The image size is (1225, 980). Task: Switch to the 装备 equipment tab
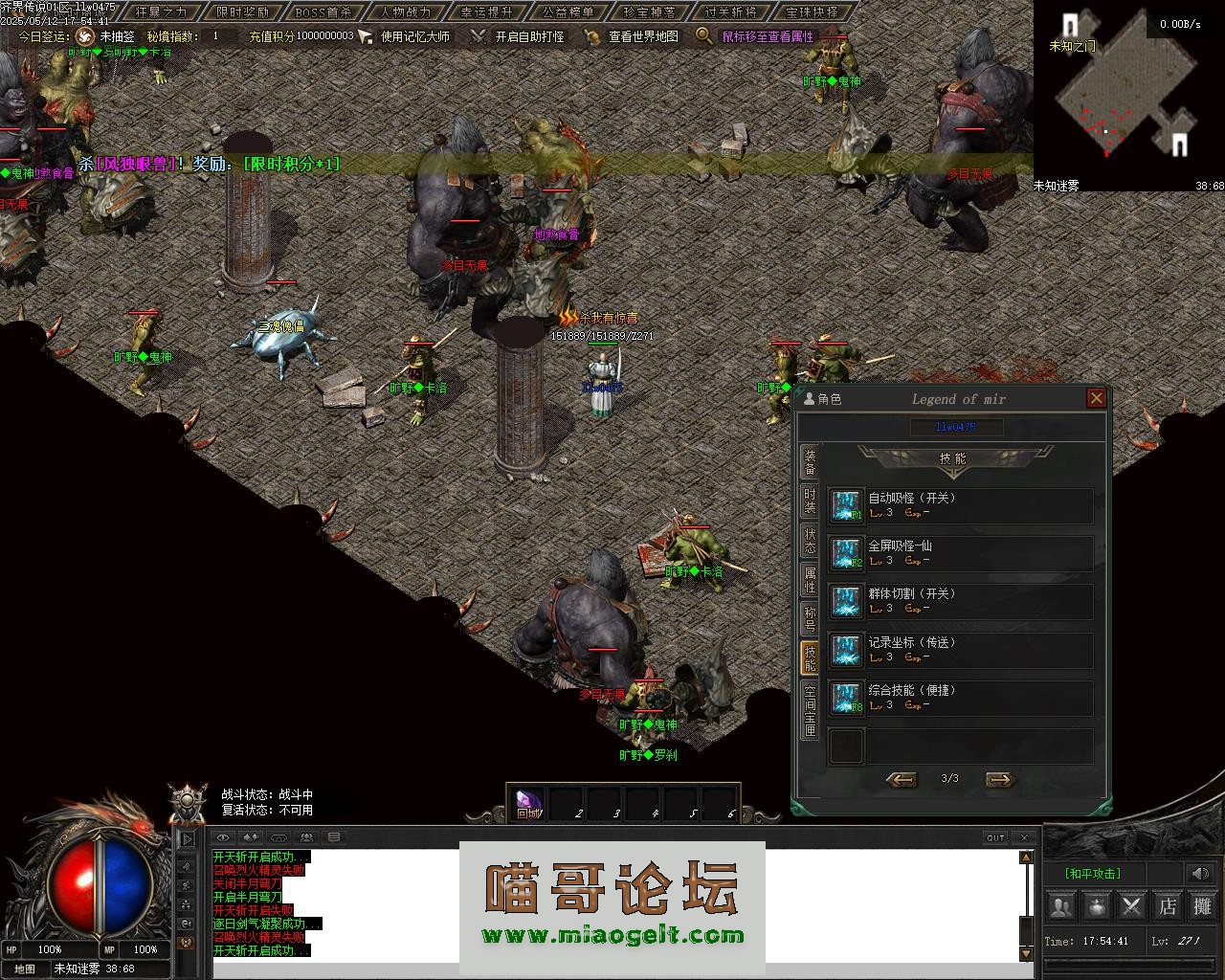click(x=810, y=463)
